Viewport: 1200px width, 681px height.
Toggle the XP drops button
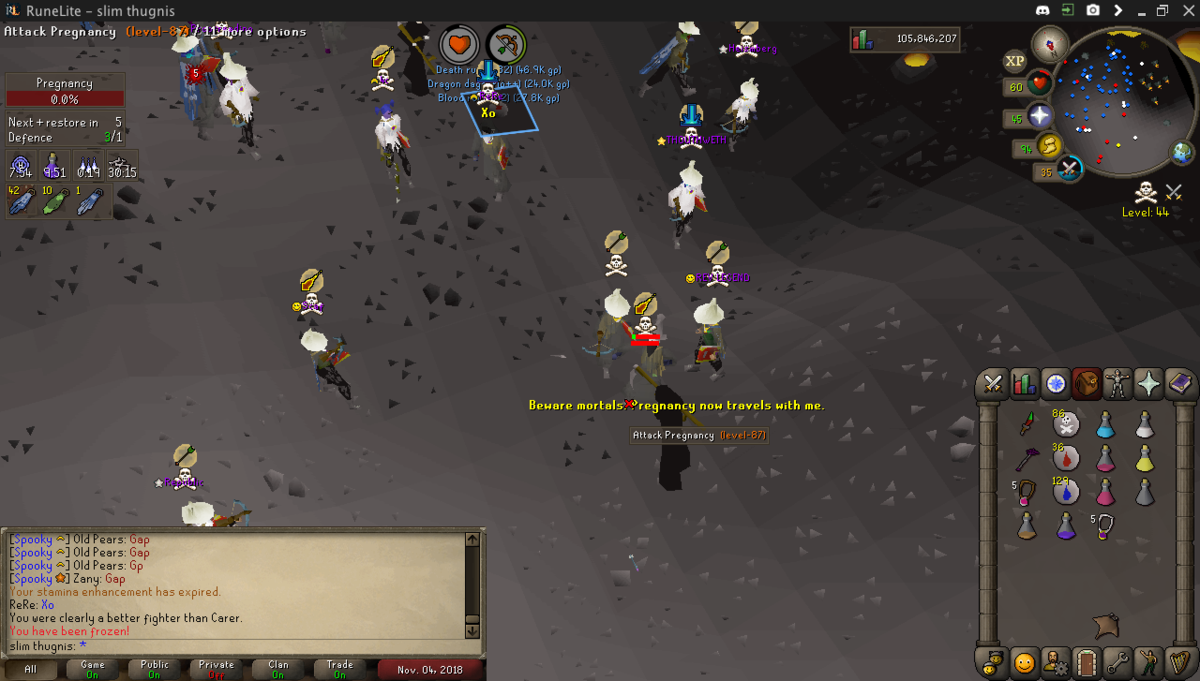point(1015,61)
